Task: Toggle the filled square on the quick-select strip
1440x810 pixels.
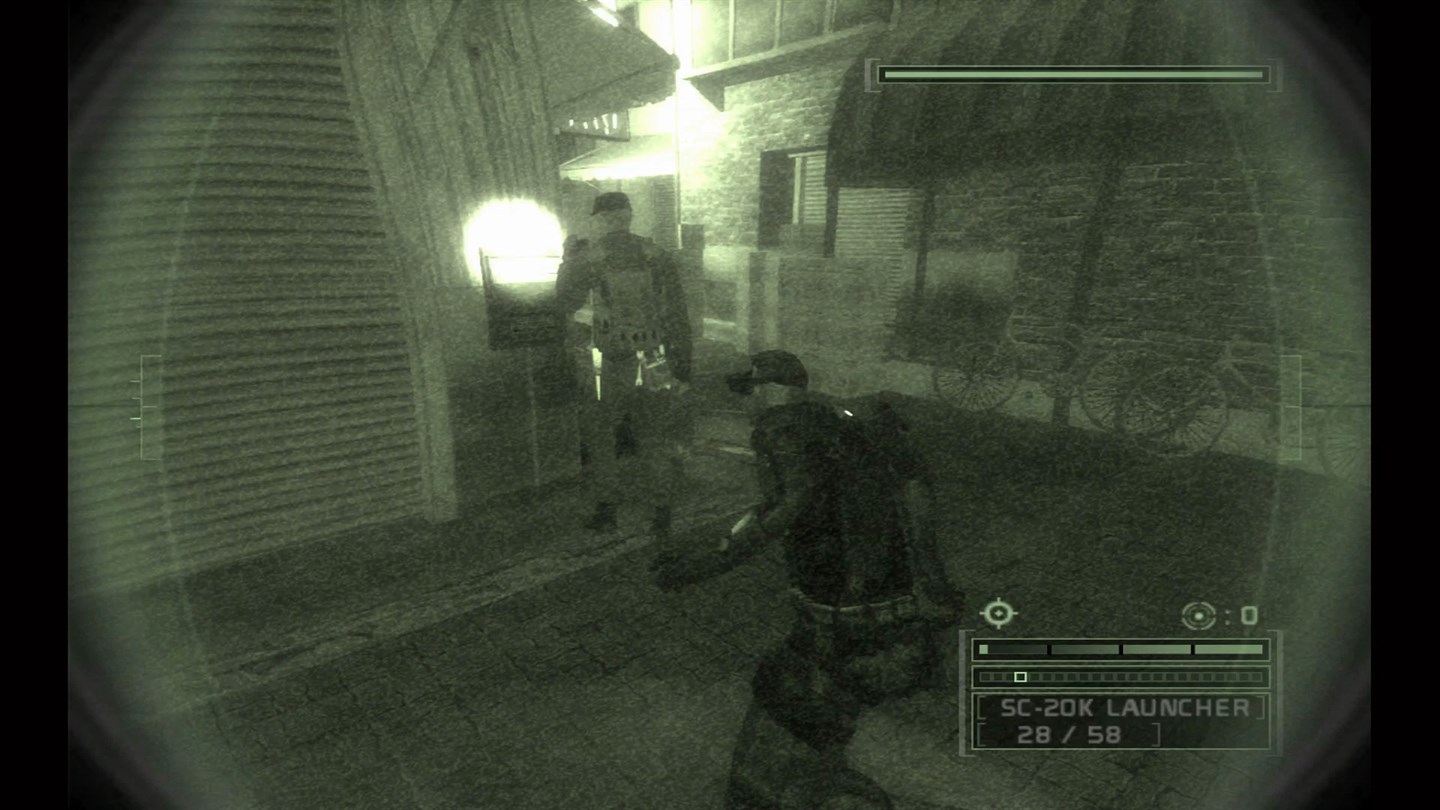Action: point(1020,676)
